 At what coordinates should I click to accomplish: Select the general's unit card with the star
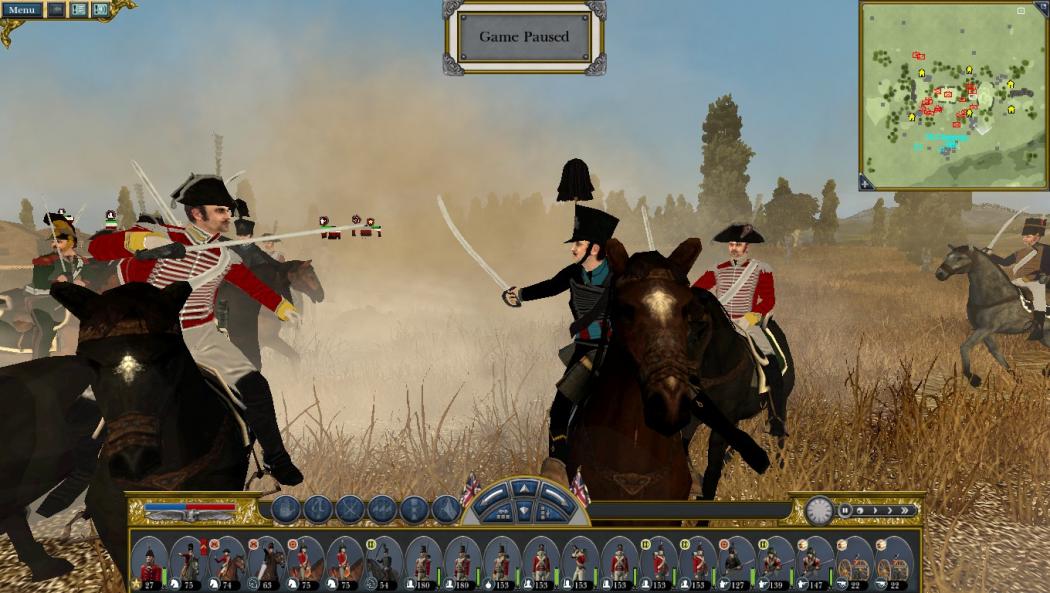tap(150, 564)
